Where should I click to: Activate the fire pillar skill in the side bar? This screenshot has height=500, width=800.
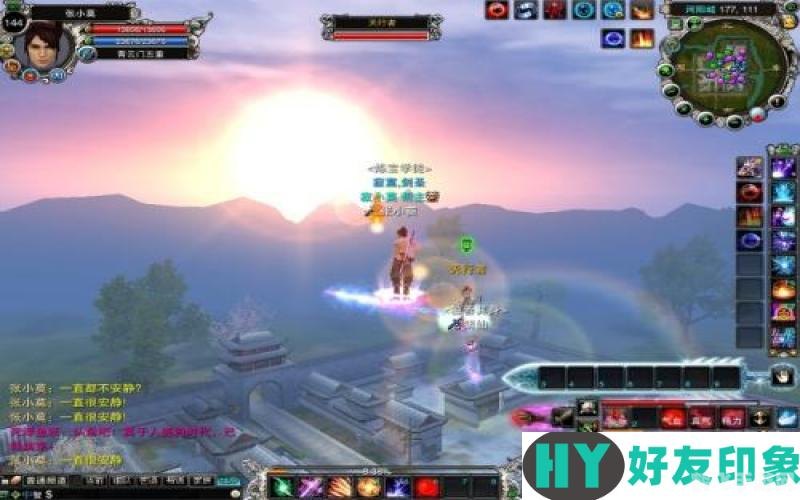[x=749, y=216]
